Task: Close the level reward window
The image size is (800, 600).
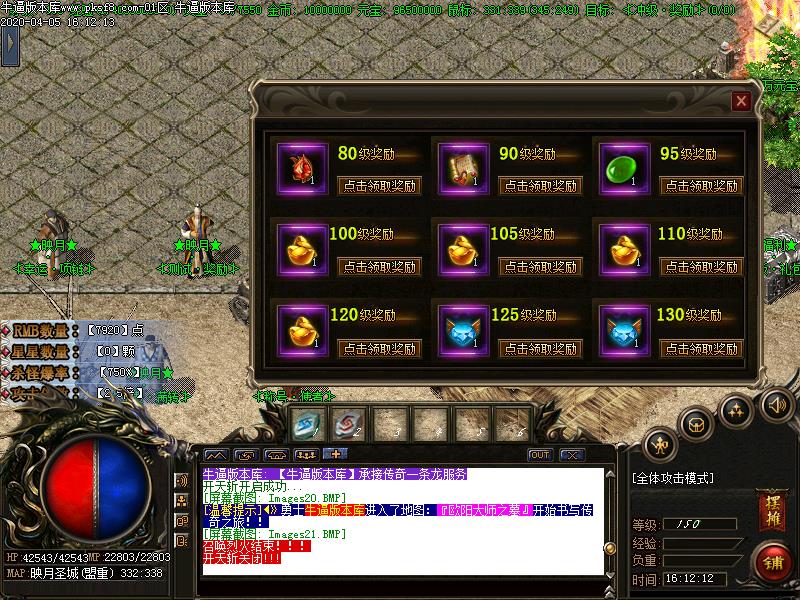Action: (741, 101)
